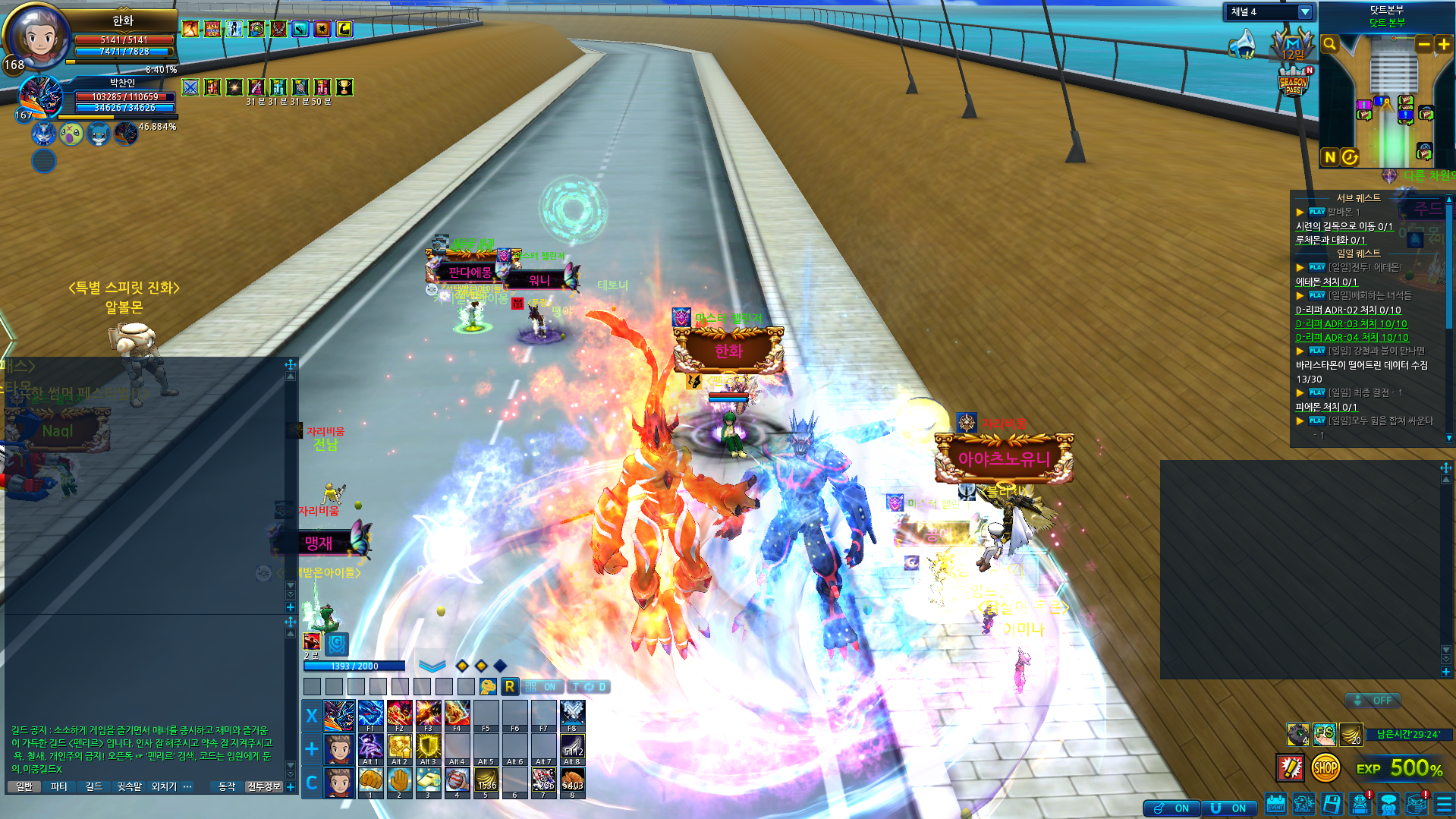Click the yellow R button
The width and height of the screenshot is (1456, 819).
(x=509, y=687)
